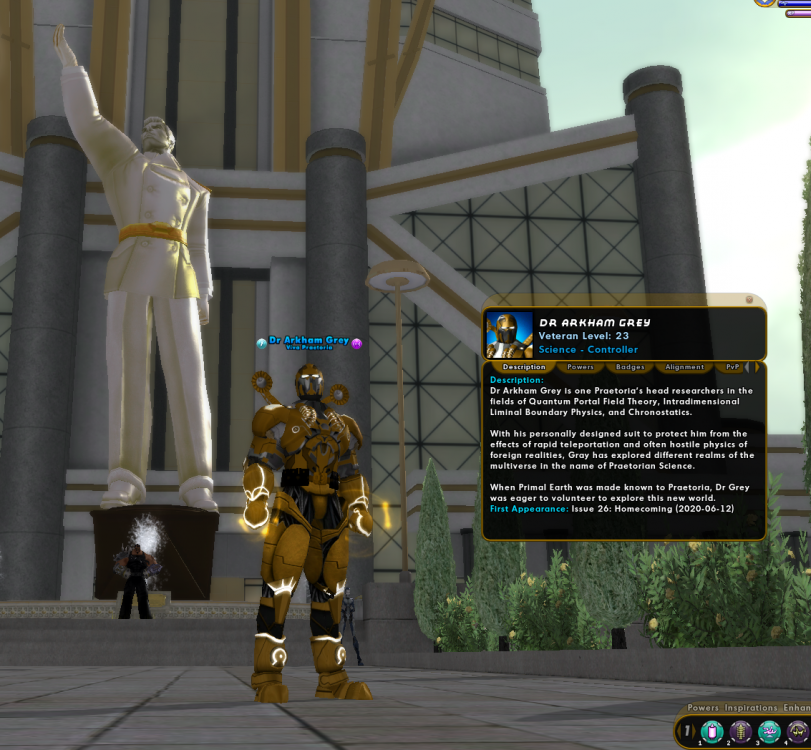Viewport: 811px width, 750px height.
Task: Show the Badges tab
Action: [x=630, y=367]
